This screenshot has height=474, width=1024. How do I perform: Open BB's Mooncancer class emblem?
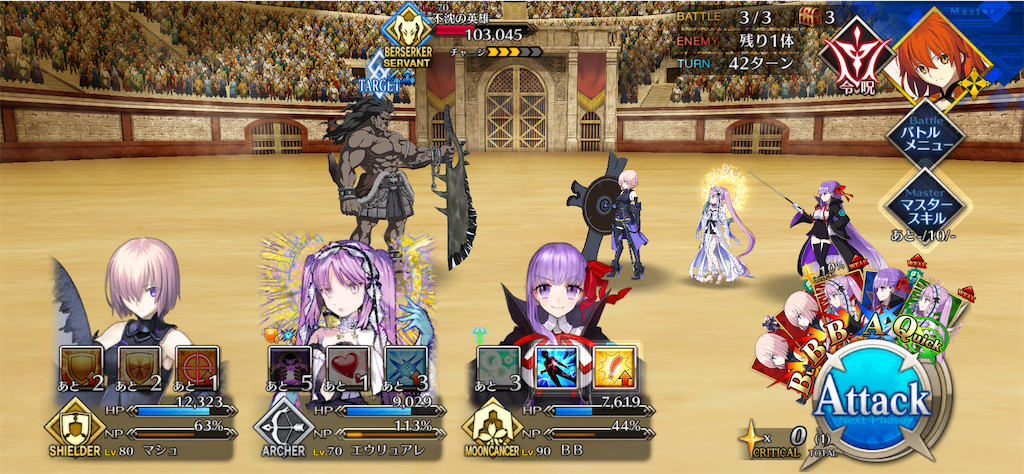492,430
